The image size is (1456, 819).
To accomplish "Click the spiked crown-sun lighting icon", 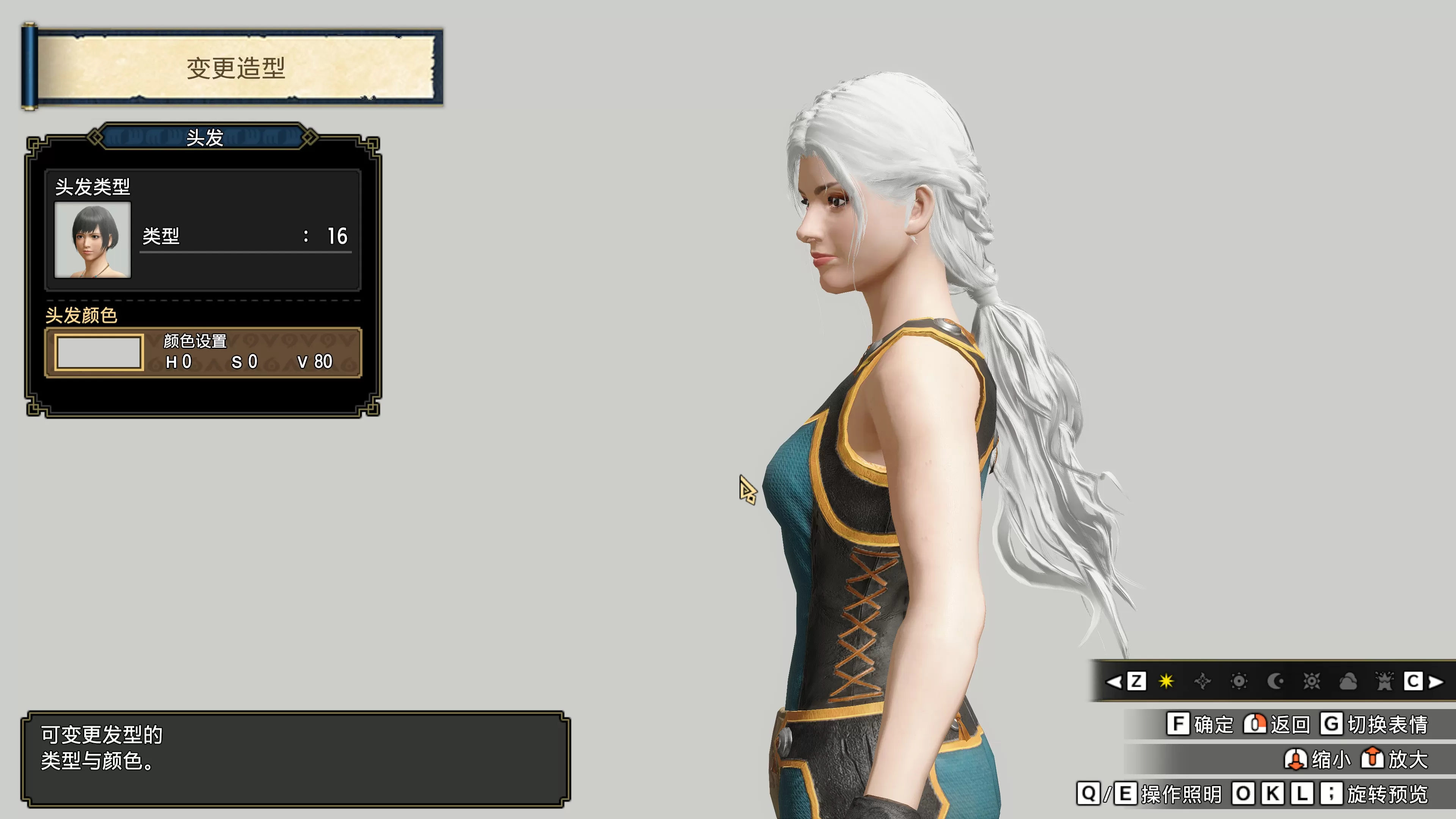I will tap(1385, 681).
